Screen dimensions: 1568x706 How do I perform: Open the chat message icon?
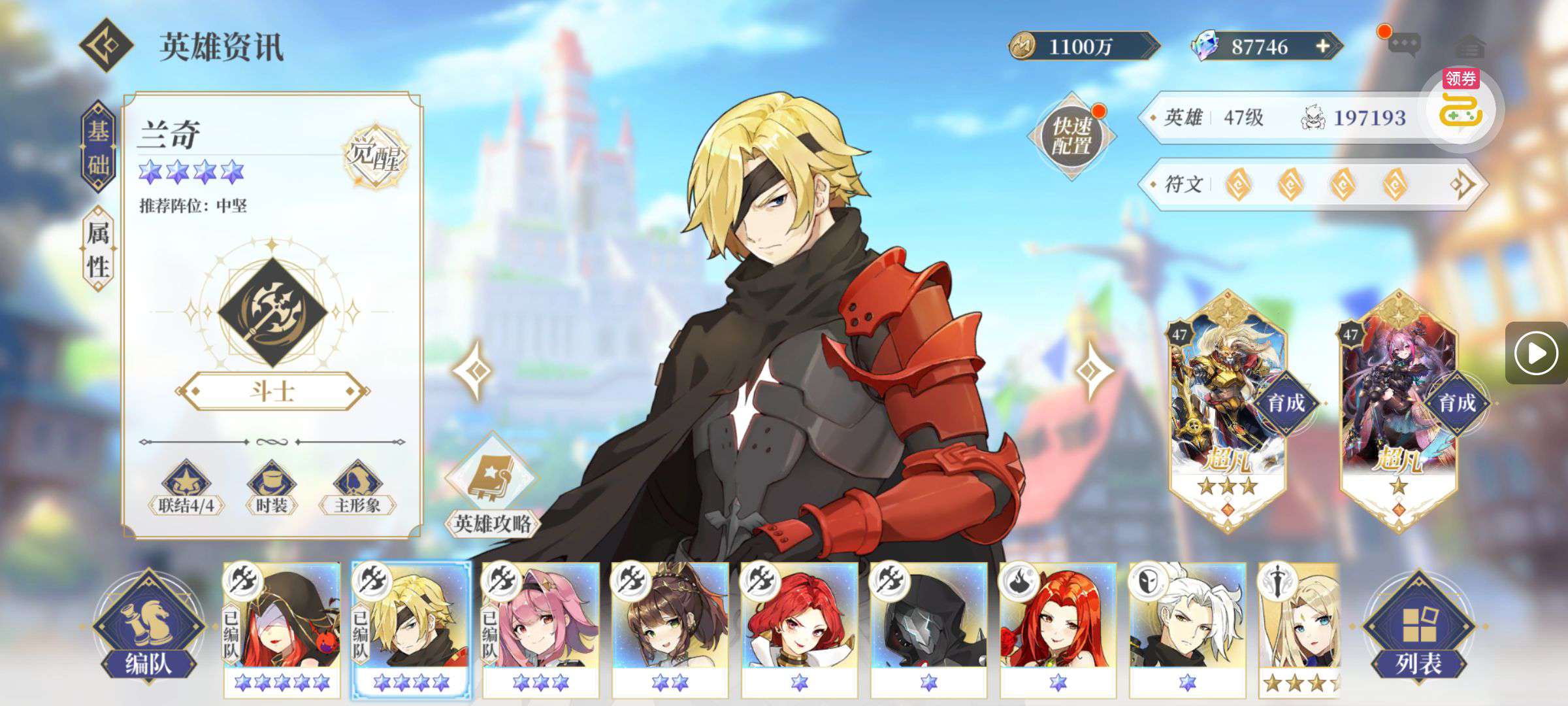click(1403, 45)
